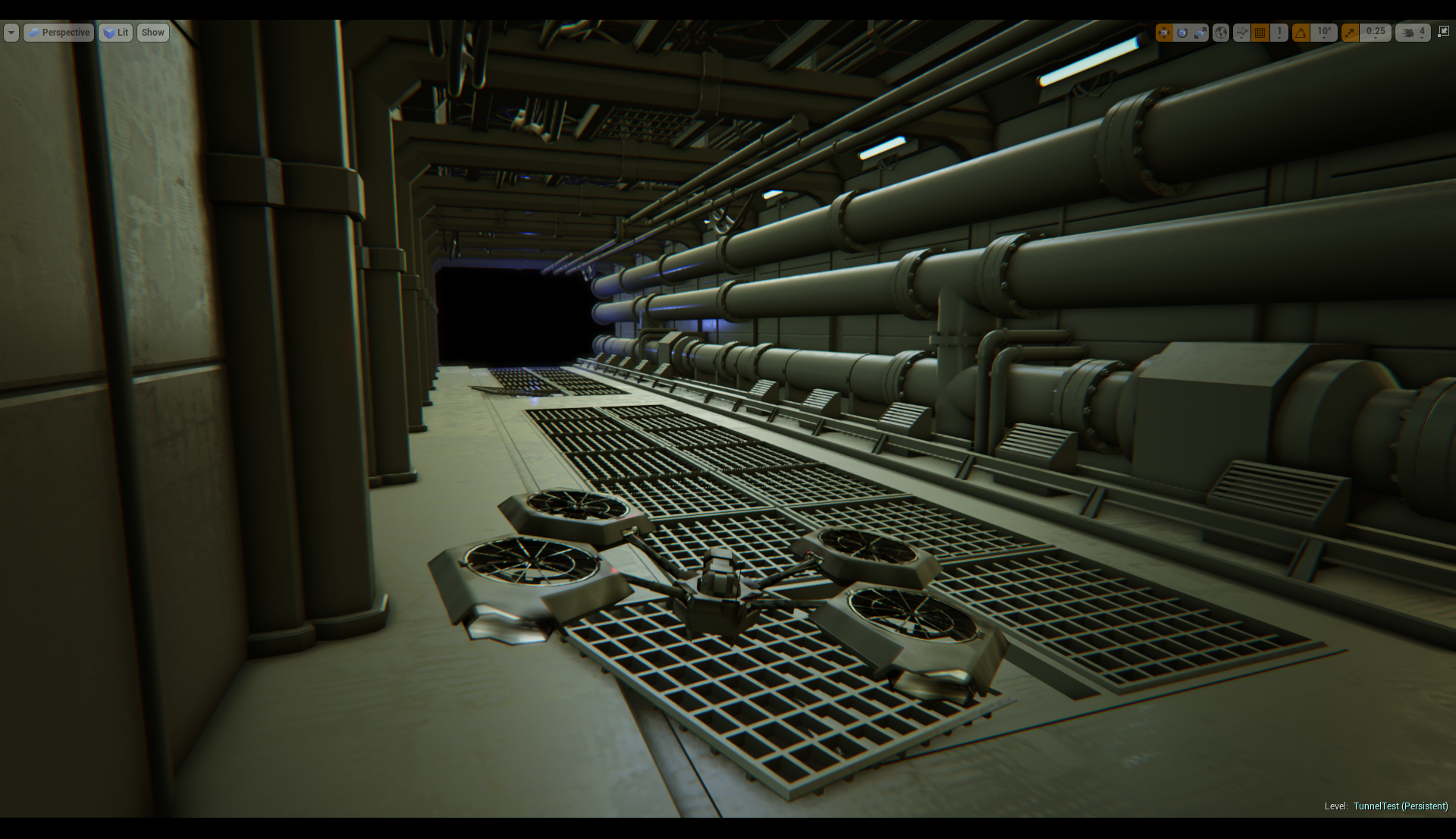Viewport: 1456px width, 839px height.
Task: Open the grid snap size dropdown
Action: [1279, 33]
